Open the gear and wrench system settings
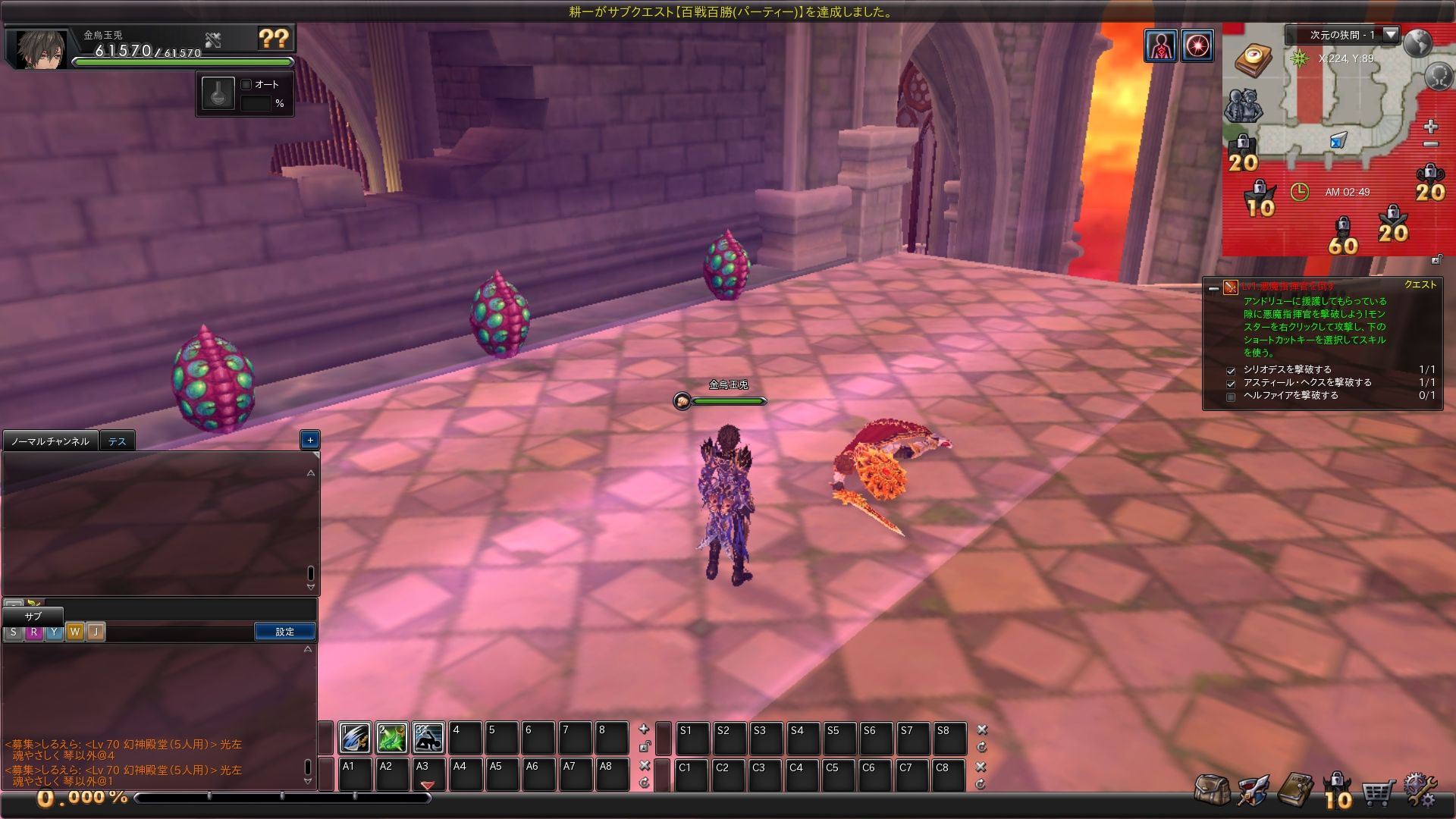The image size is (1456, 819). point(1420,789)
